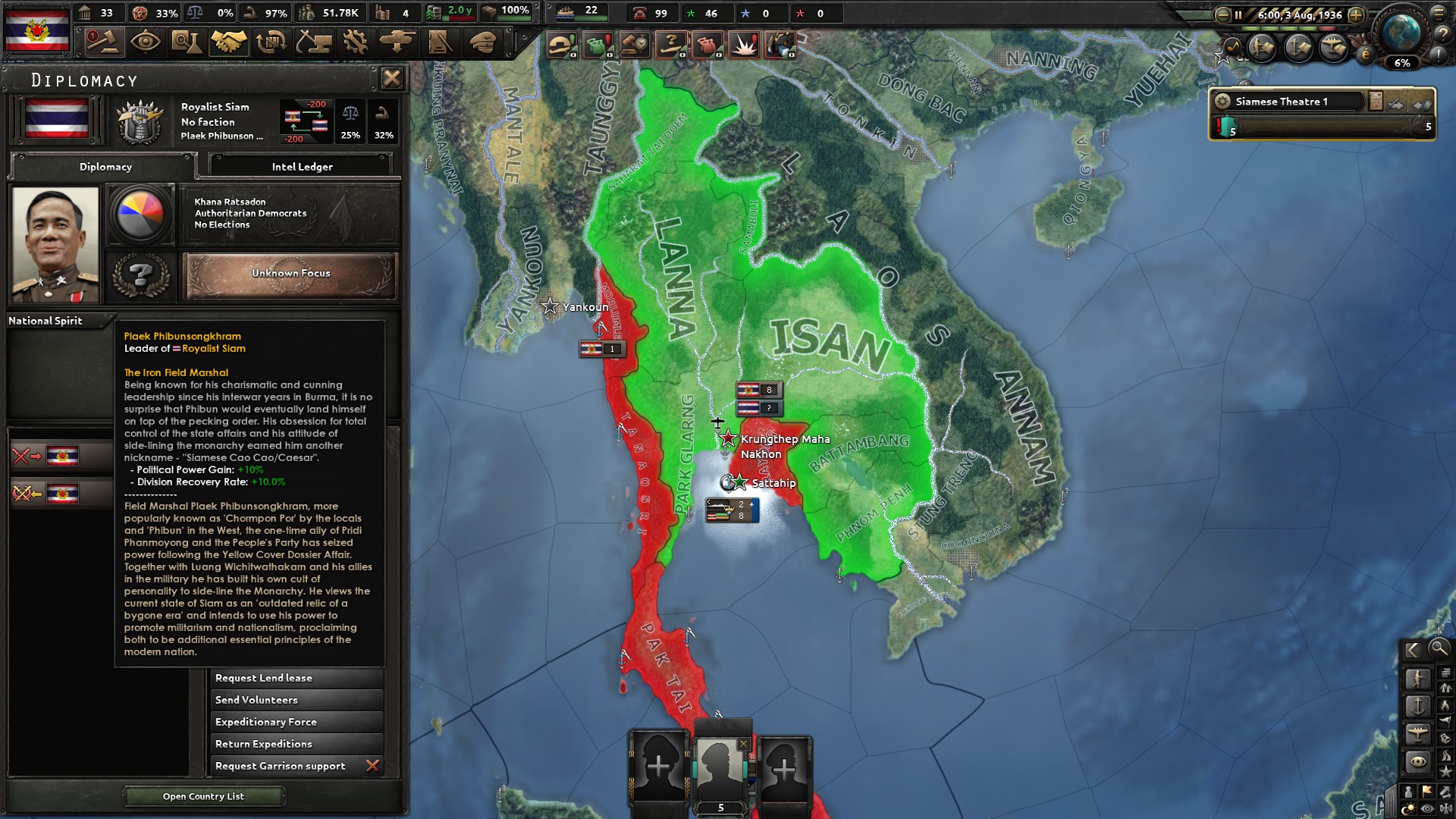Open the Trade menu via arrows icon
The image size is (1456, 819).
(271, 43)
